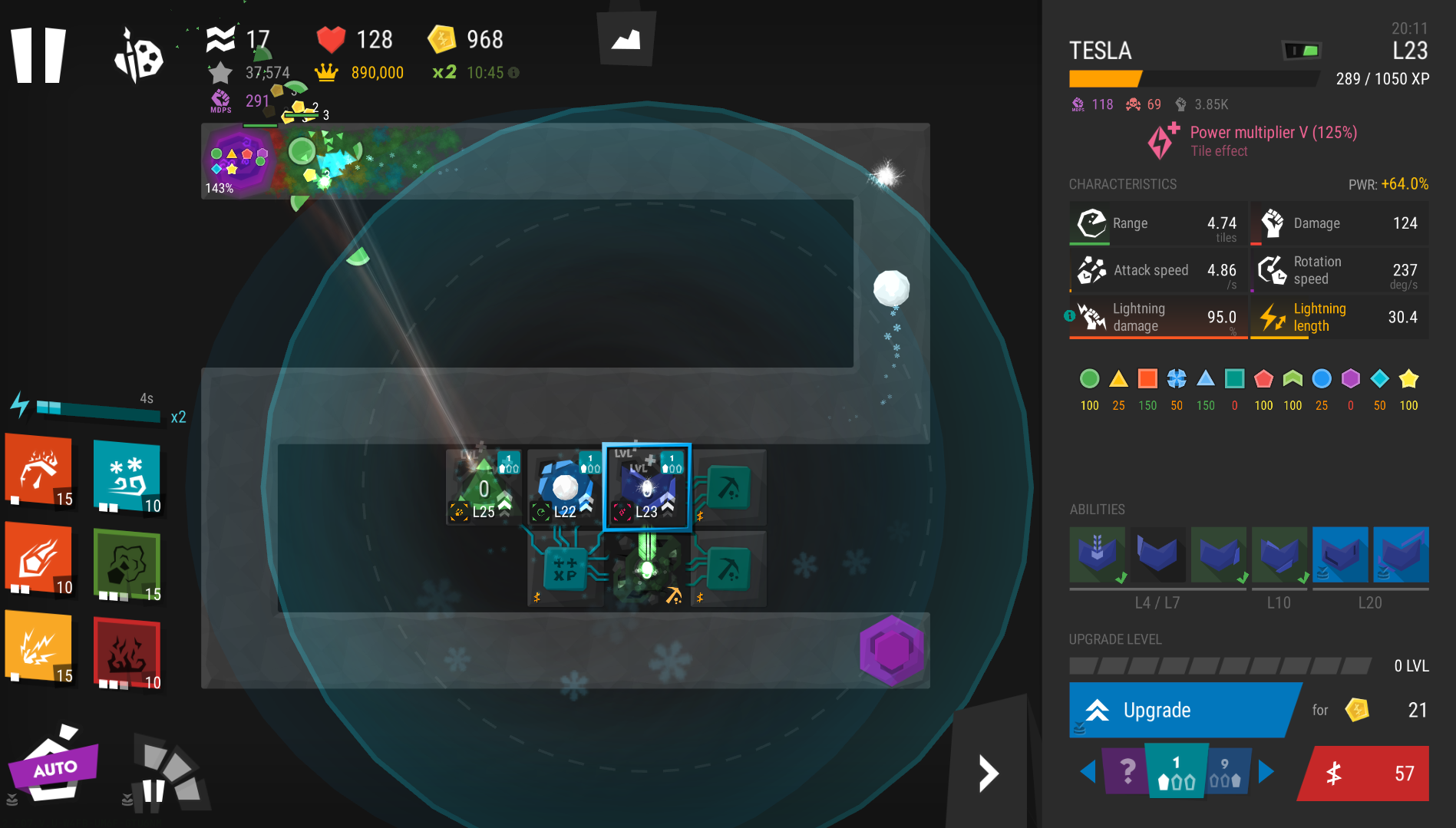Call the next wave with the arrow
Screen dimensions: 1456x828
pyautogui.click(x=988, y=773)
